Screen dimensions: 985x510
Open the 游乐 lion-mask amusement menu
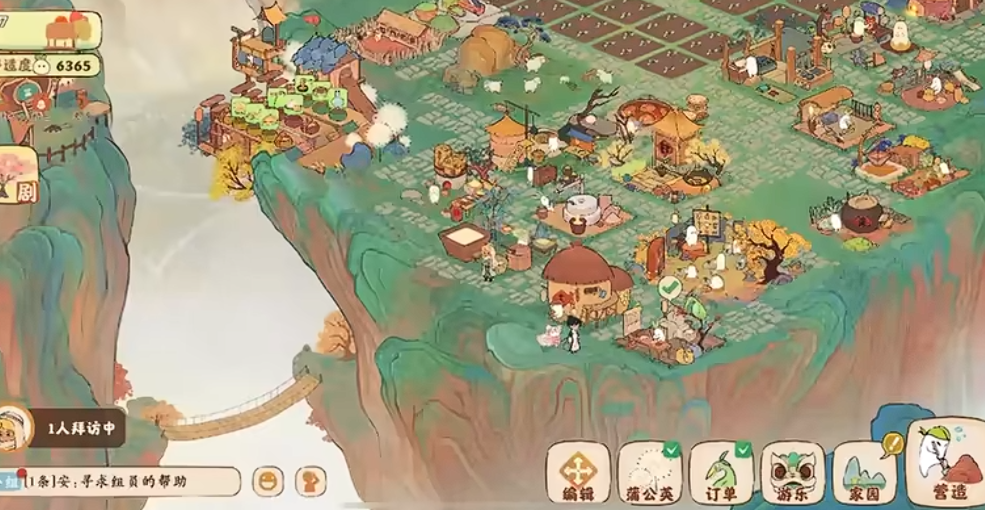[793, 473]
